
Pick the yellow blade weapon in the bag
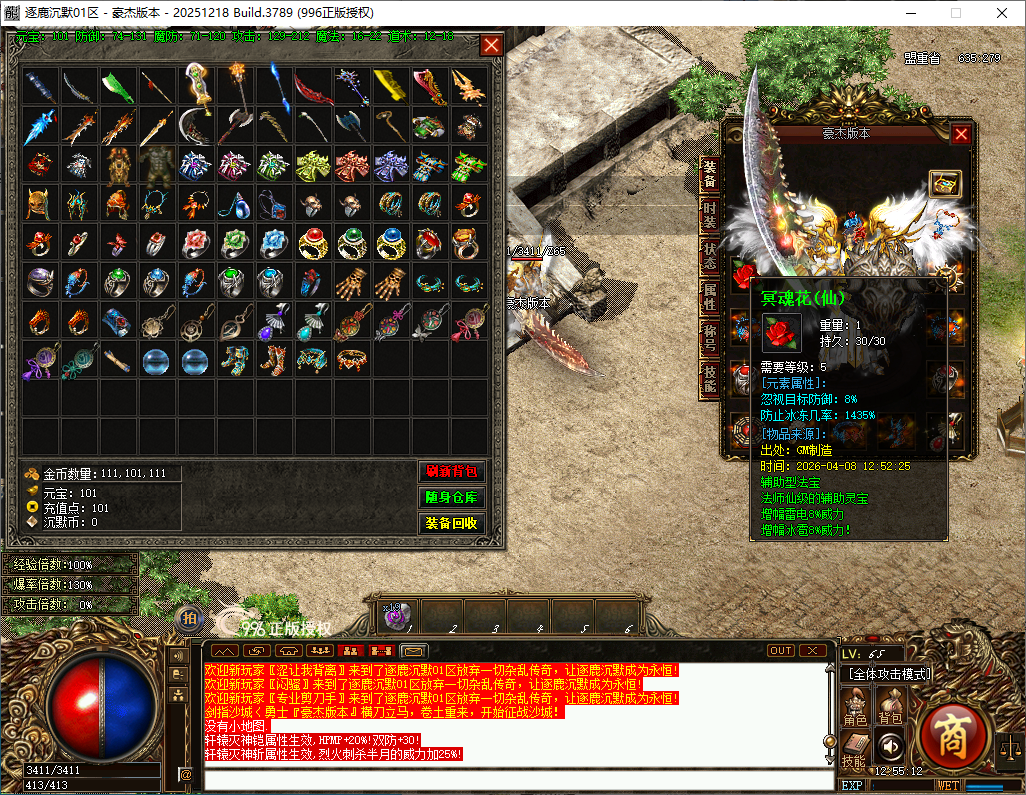click(x=390, y=86)
